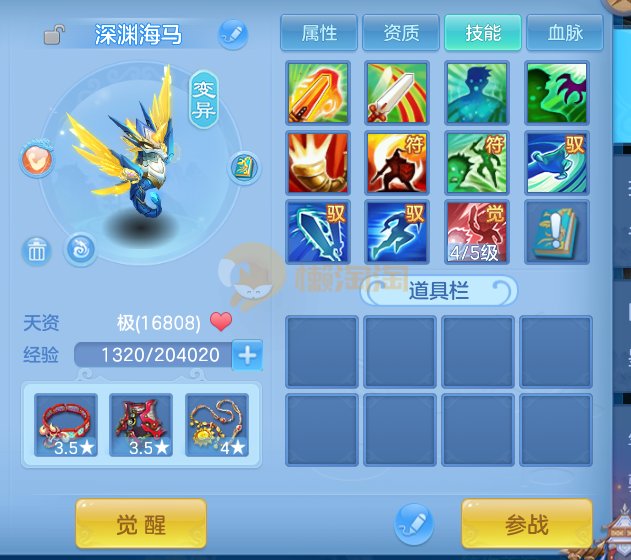
Task: Show the 血脉 tab
Action: point(565,33)
